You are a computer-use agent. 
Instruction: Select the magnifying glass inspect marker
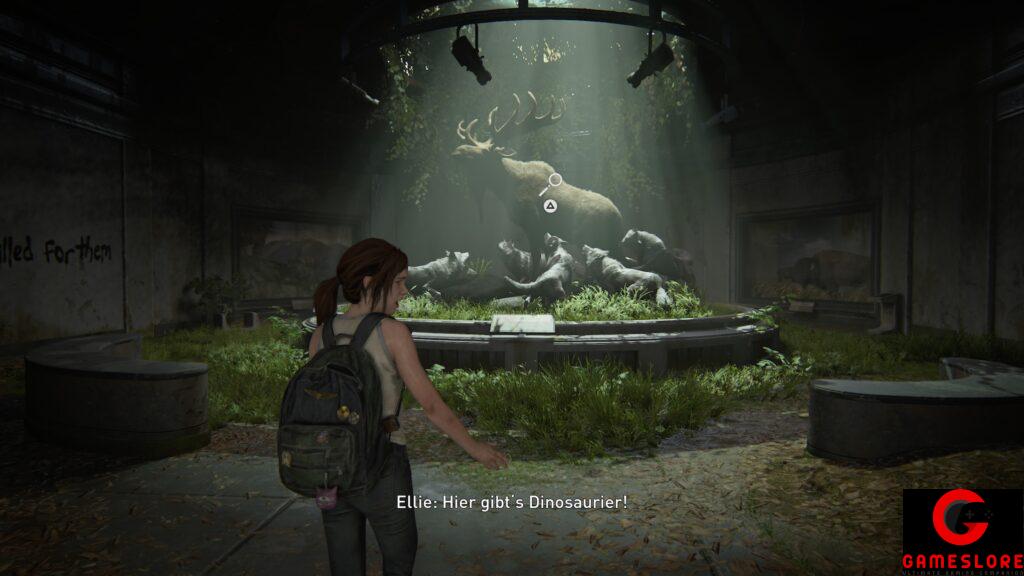tap(551, 184)
